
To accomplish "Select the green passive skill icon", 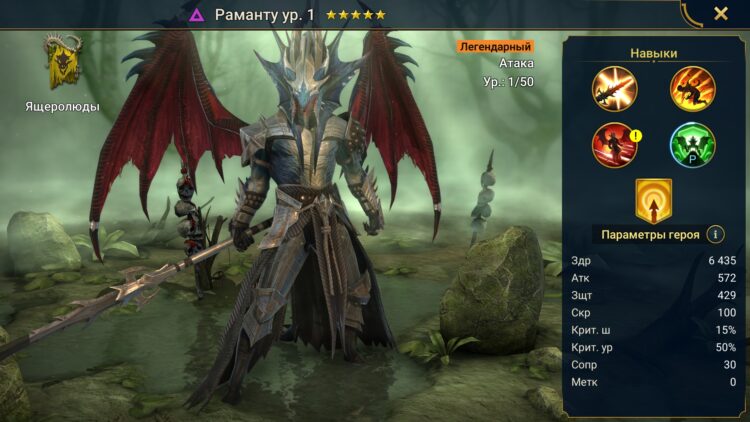I will [x=691, y=144].
